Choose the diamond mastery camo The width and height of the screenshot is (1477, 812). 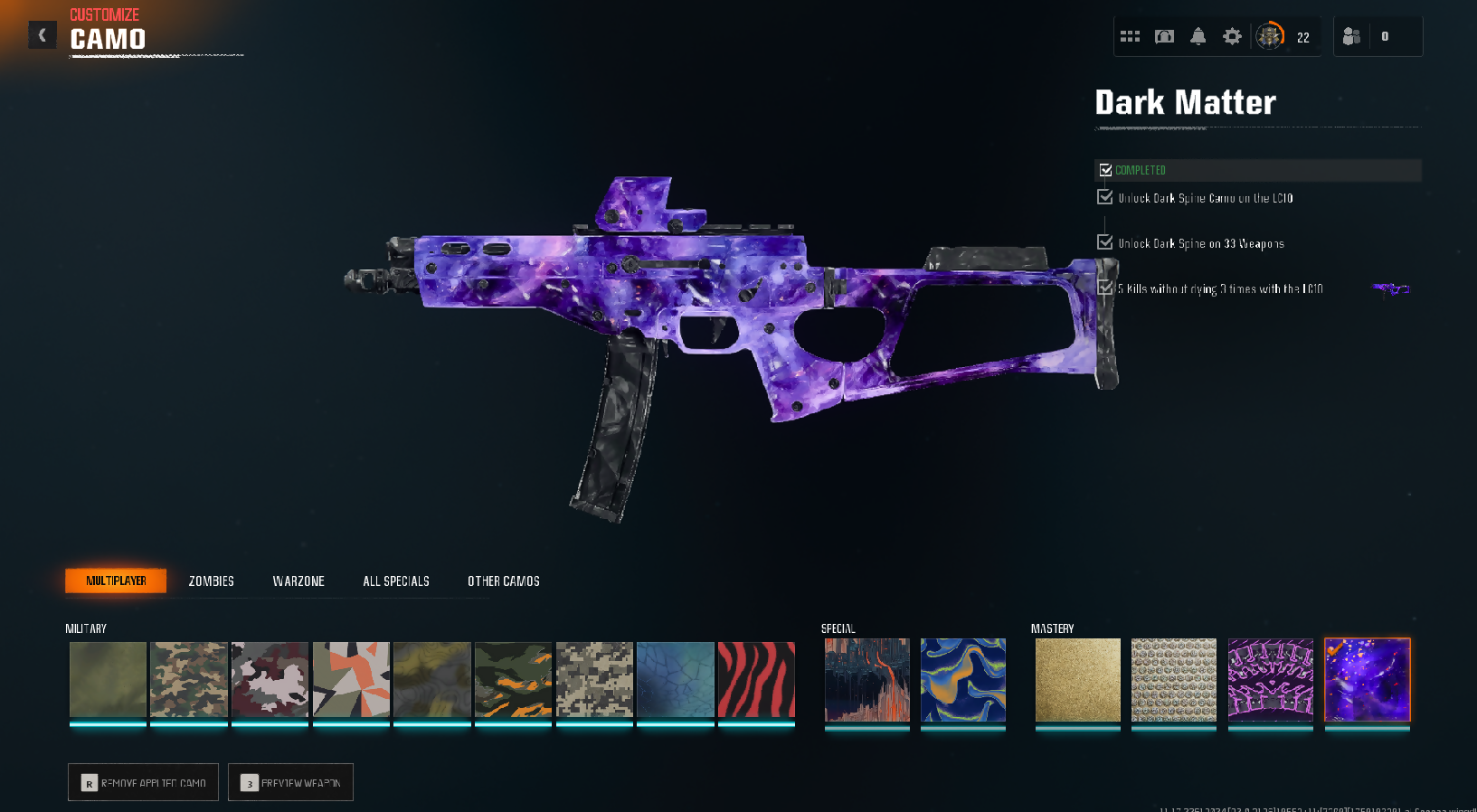coord(1173,680)
